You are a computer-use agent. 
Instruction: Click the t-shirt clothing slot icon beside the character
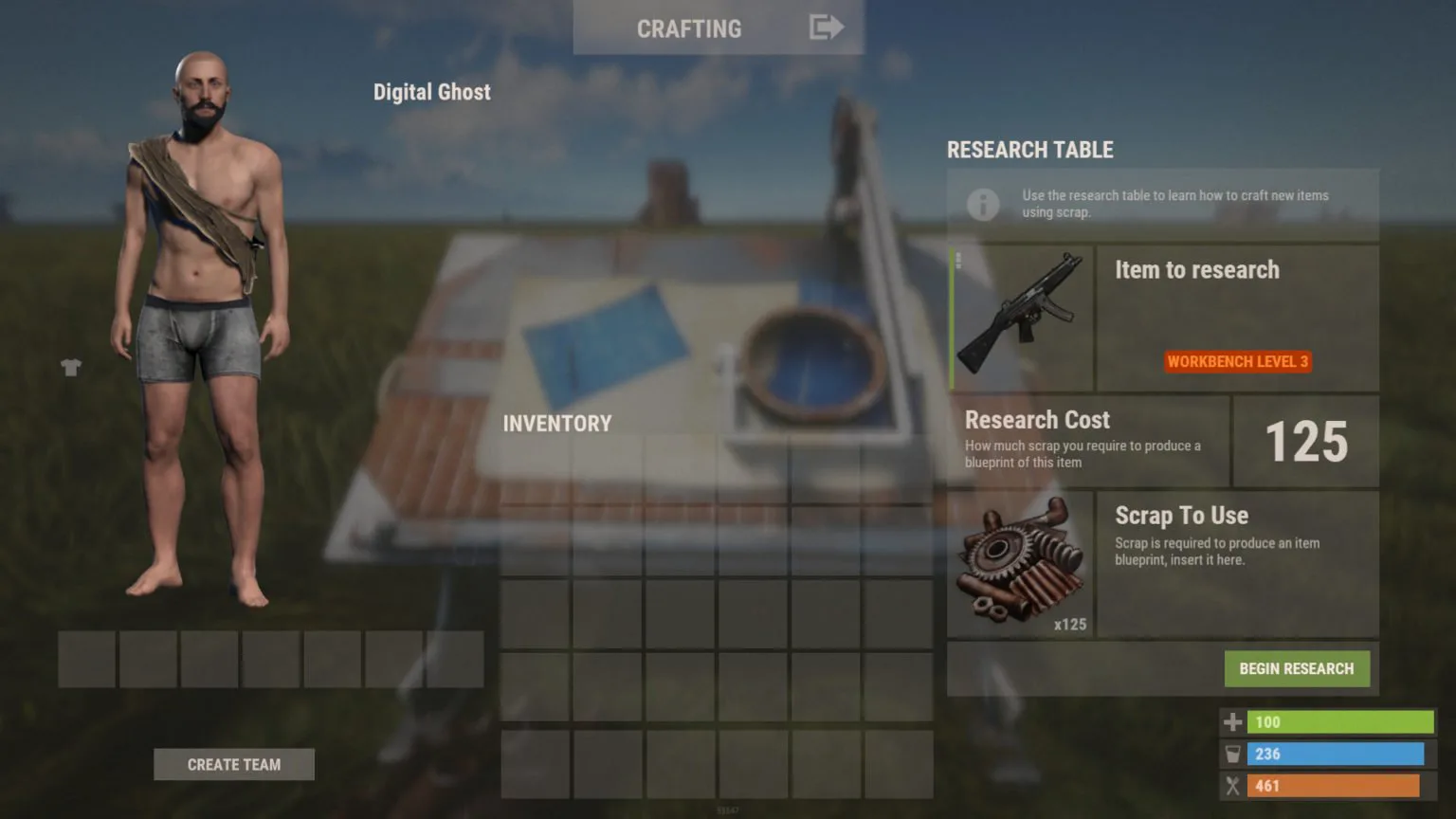tap(72, 367)
